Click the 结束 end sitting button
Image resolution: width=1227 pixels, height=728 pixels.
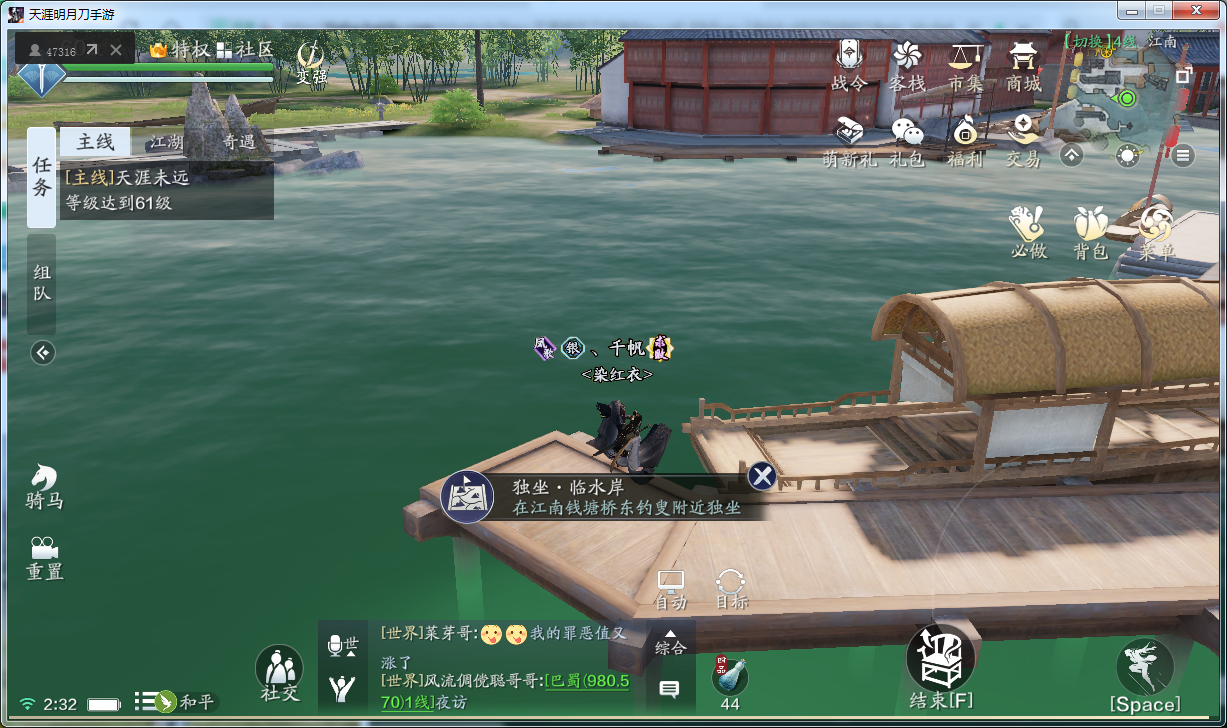[x=940, y=668]
